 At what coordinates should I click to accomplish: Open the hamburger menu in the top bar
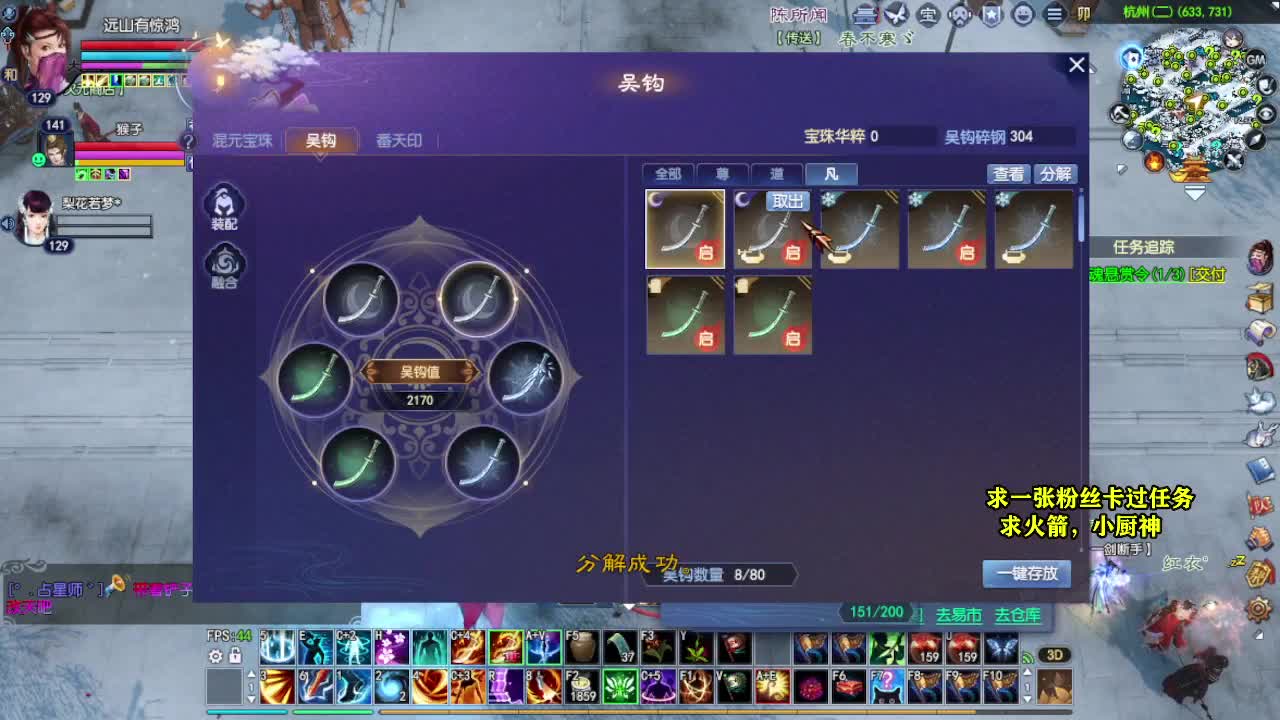pos(1053,16)
